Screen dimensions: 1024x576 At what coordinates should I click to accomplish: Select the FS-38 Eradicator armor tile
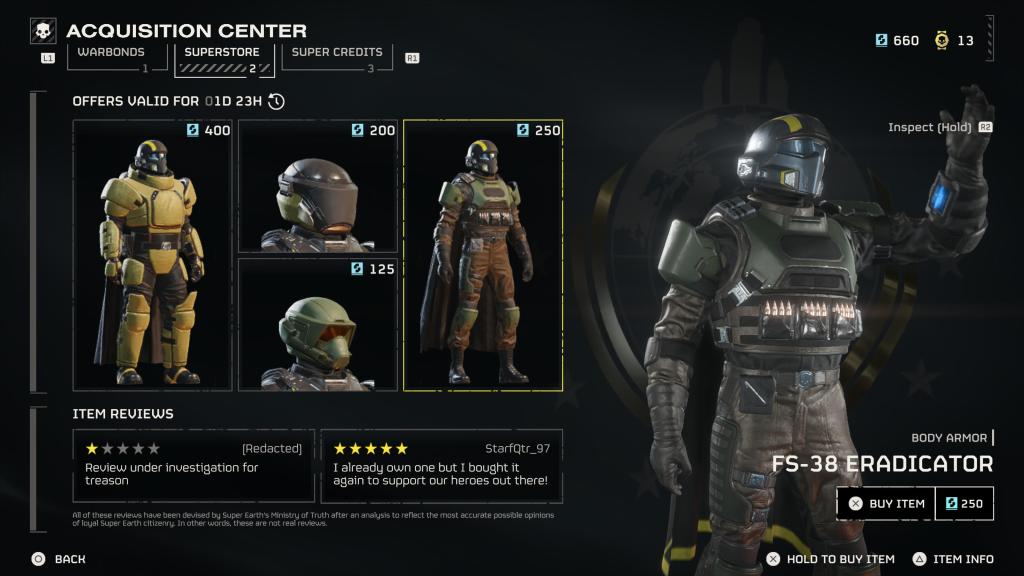(483, 255)
